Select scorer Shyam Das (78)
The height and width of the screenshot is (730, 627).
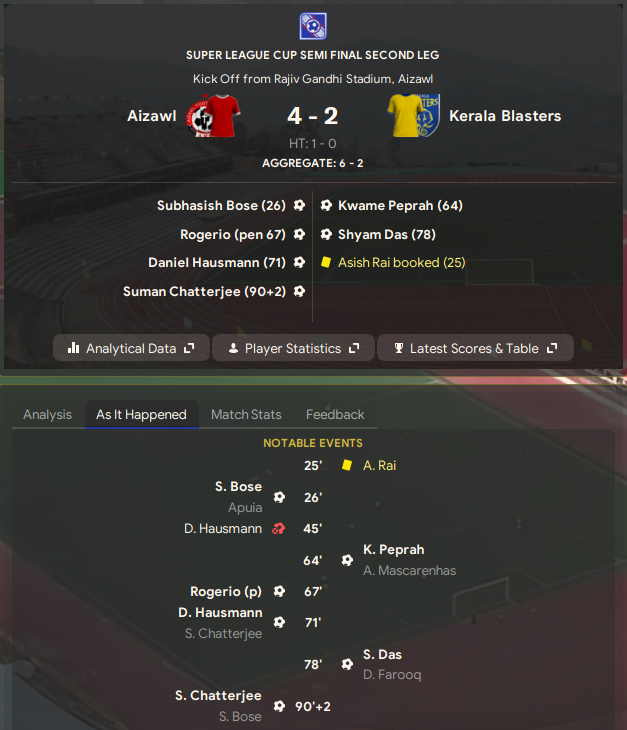[387, 234]
